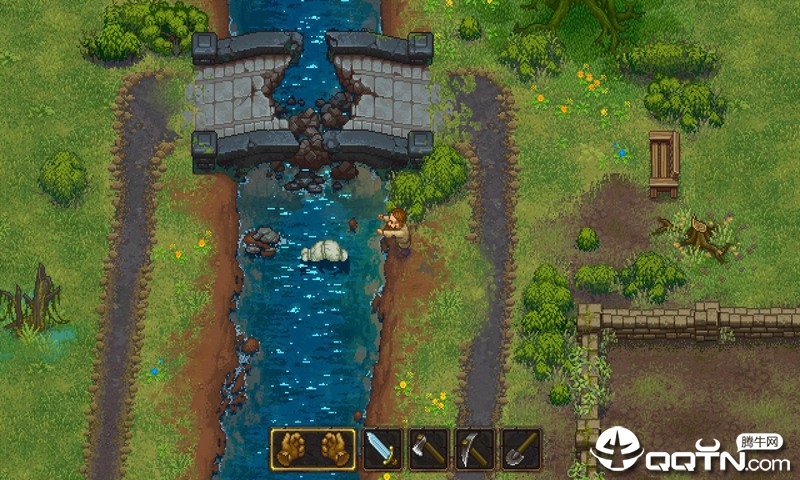This screenshot has height=480, width=800.
Task: Select the pickaxe in the hotbar
Action: [x=474, y=449]
